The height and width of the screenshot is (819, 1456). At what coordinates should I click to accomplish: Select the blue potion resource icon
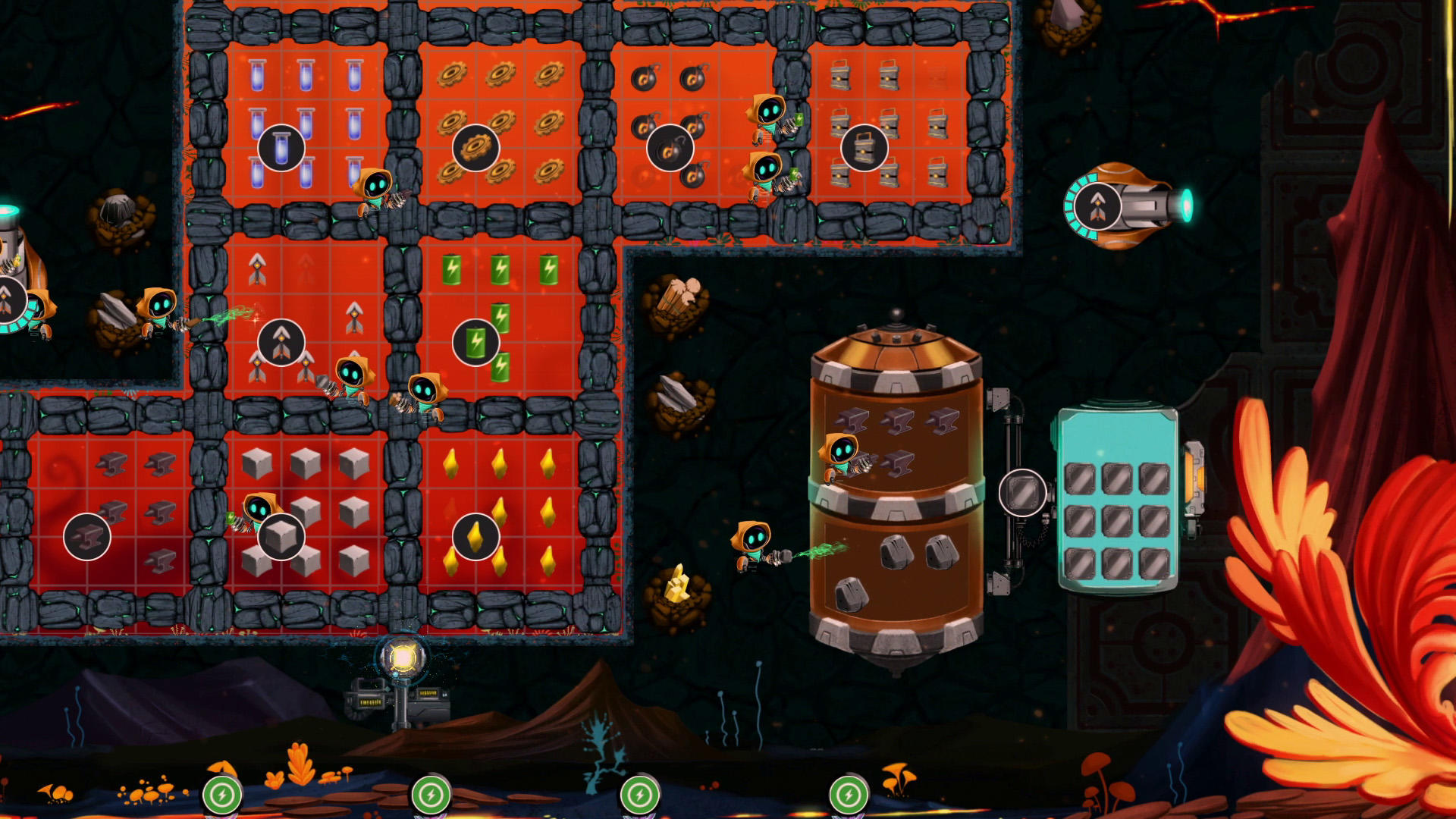click(281, 149)
